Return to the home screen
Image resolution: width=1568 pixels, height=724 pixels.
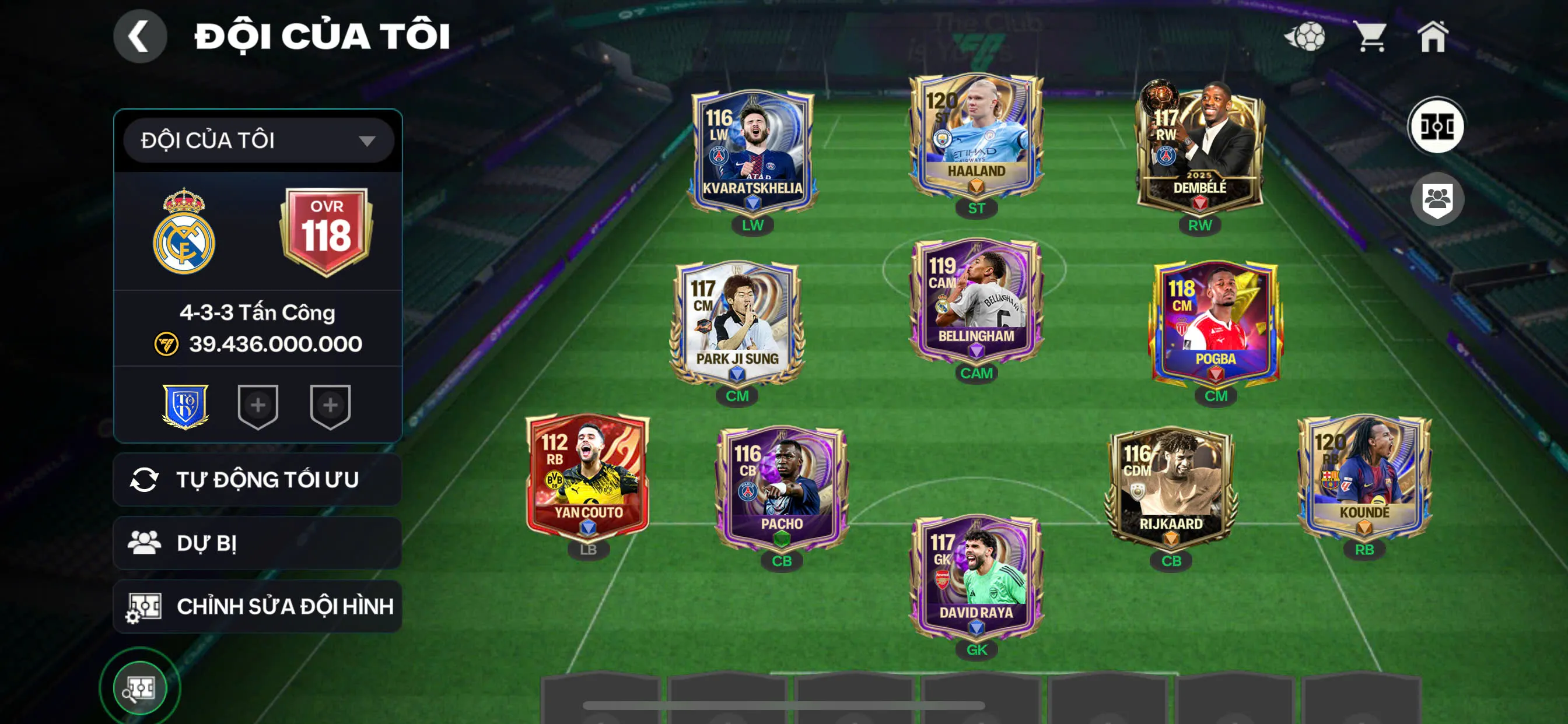pos(1432,37)
